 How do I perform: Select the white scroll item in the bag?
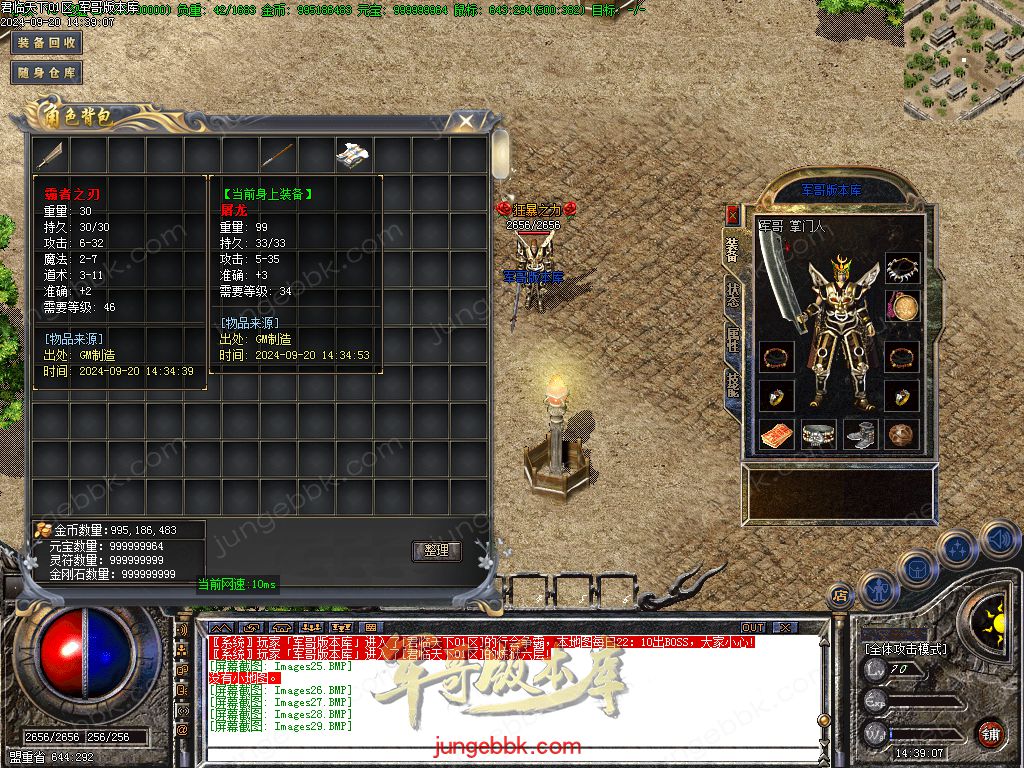[x=353, y=154]
